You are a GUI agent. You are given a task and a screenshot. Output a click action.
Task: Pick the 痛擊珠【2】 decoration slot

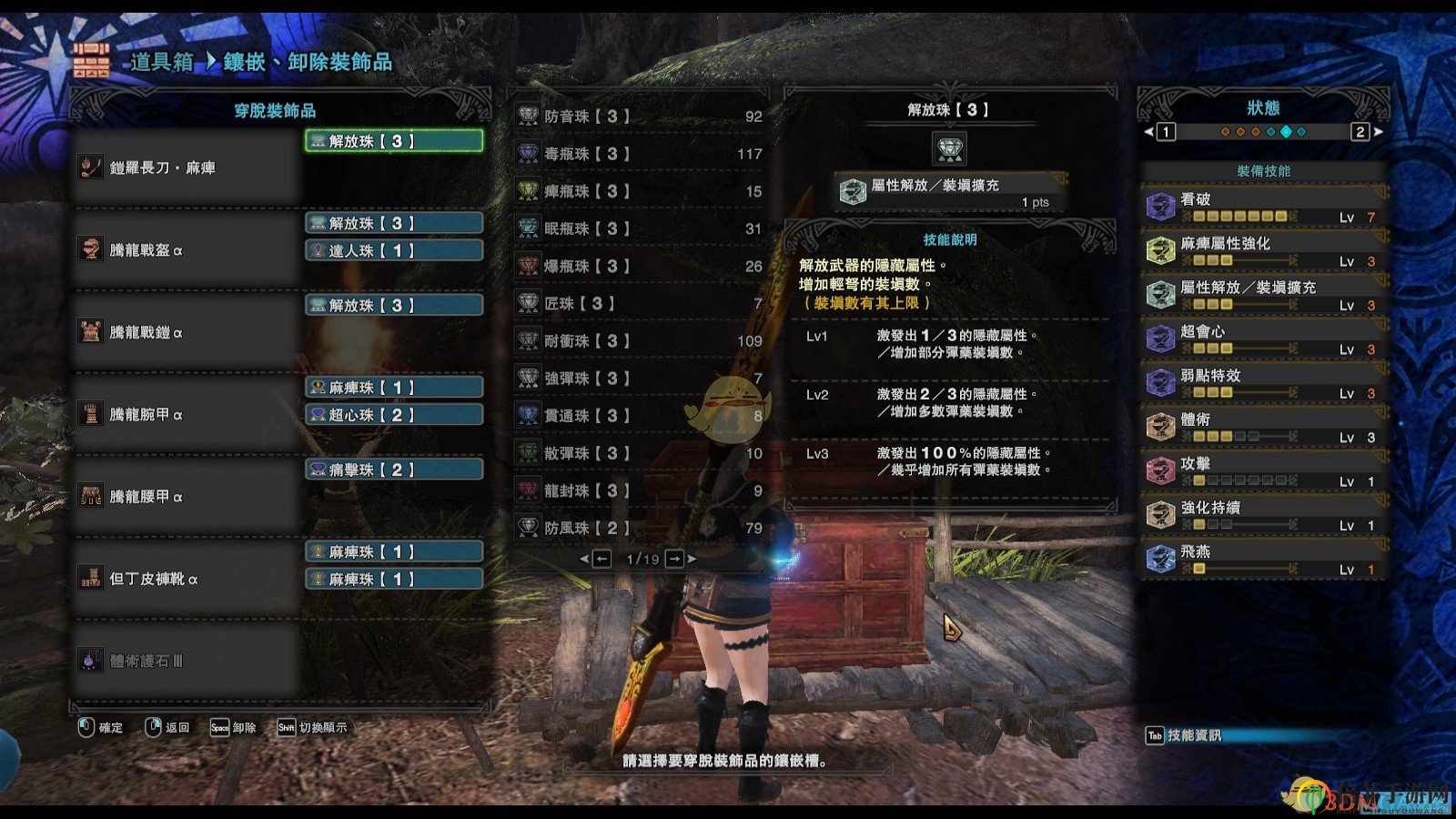(393, 470)
